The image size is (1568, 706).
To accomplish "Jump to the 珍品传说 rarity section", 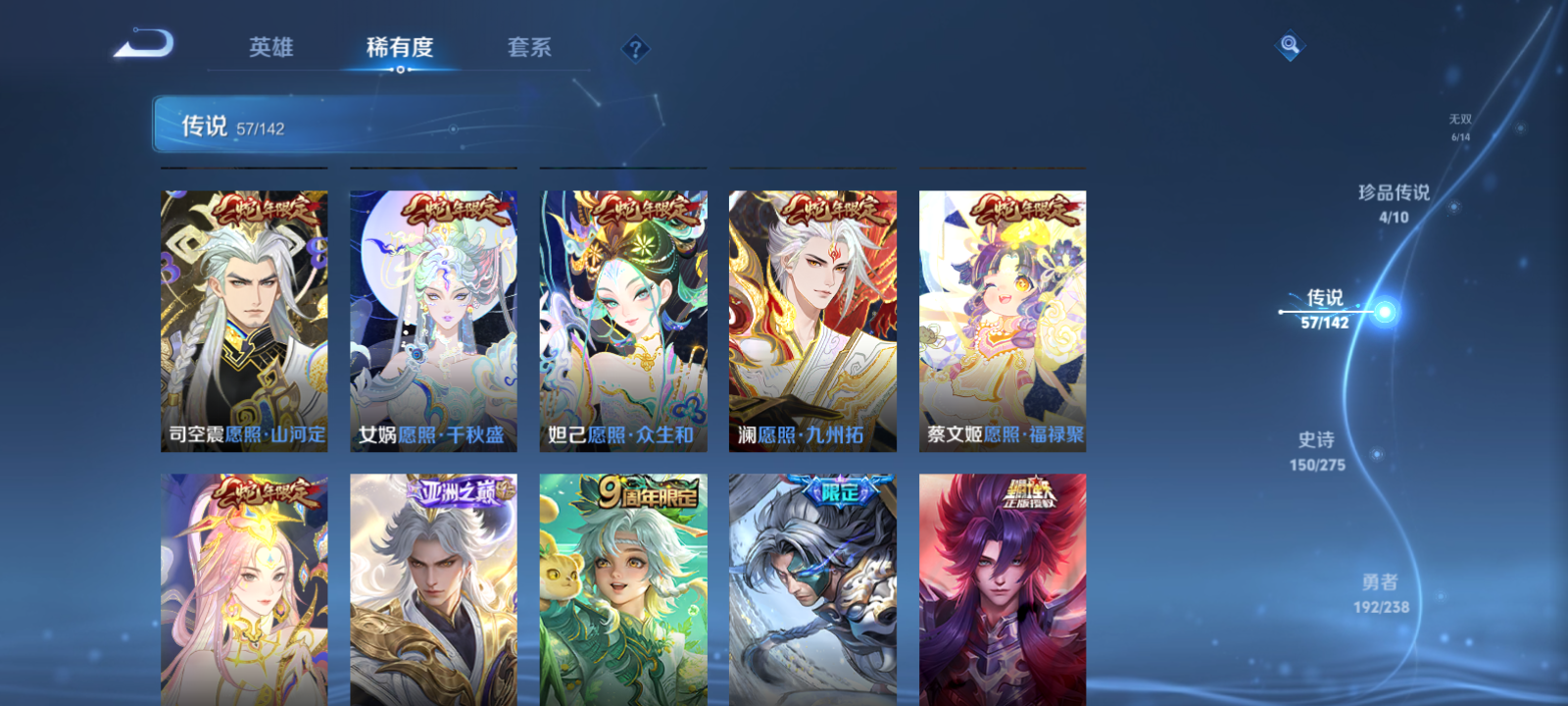I will click(x=1393, y=194).
